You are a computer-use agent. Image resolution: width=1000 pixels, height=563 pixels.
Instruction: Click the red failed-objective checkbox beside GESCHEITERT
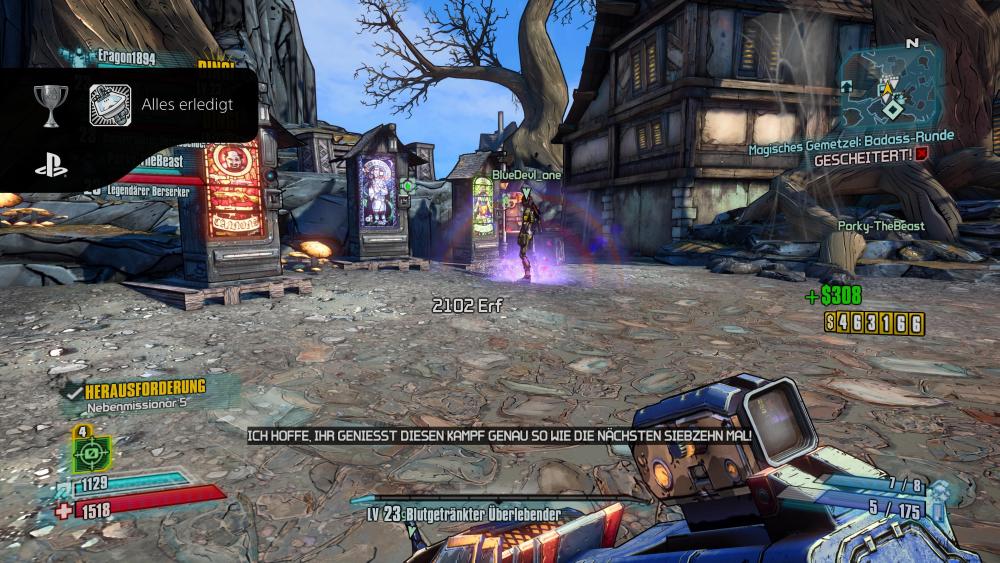(921, 157)
